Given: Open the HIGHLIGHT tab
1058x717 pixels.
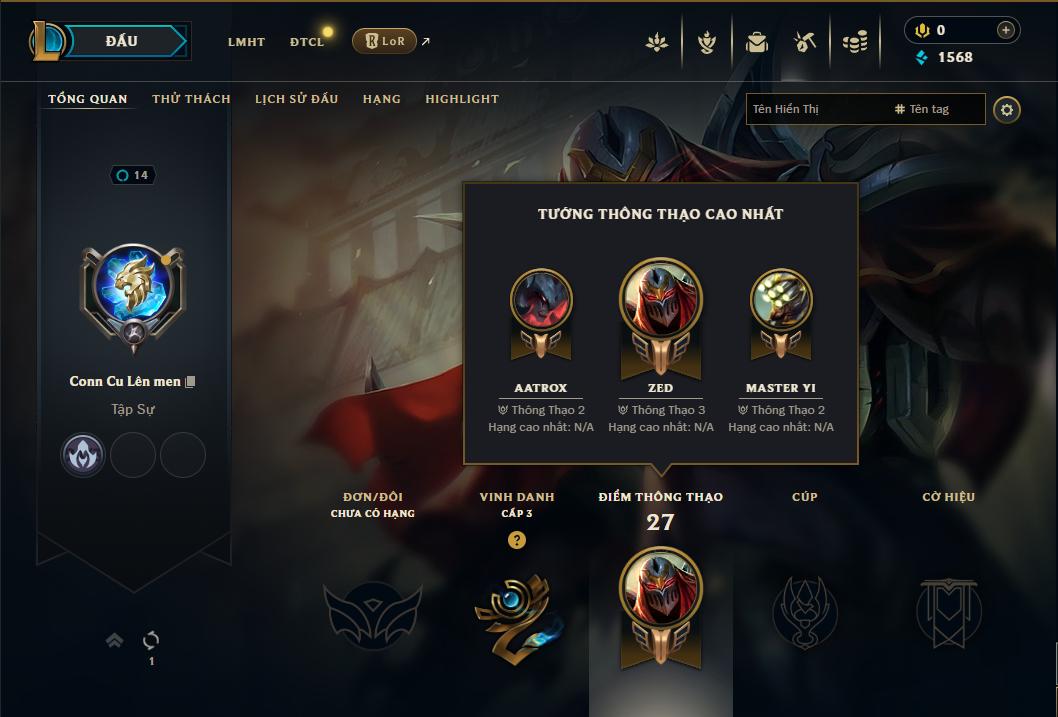Looking at the screenshot, I should (x=462, y=99).
